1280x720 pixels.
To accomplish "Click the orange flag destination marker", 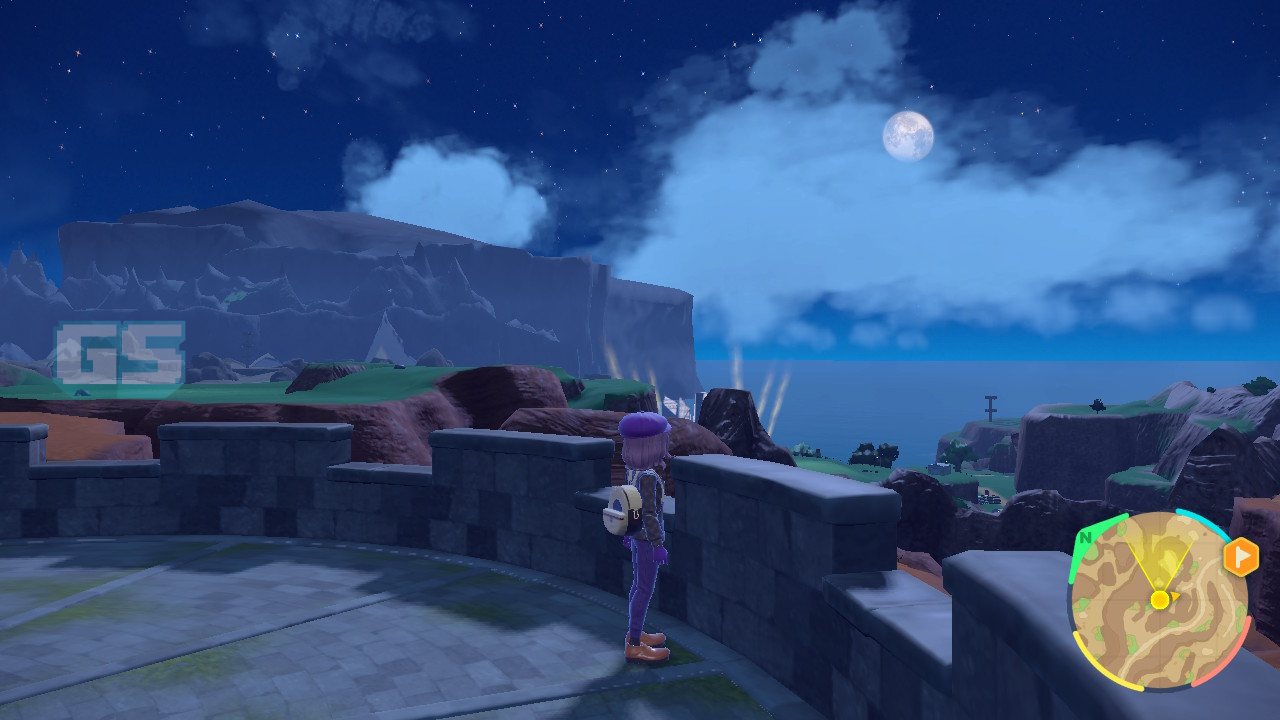I will click(x=1240, y=557).
